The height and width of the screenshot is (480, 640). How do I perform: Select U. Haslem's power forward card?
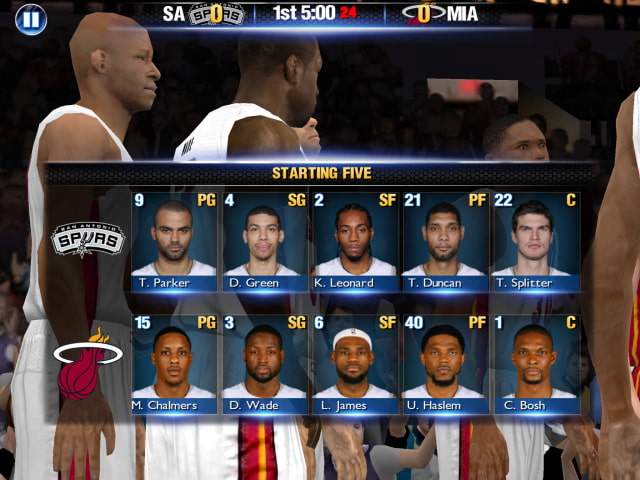pyautogui.click(x=444, y=365)
